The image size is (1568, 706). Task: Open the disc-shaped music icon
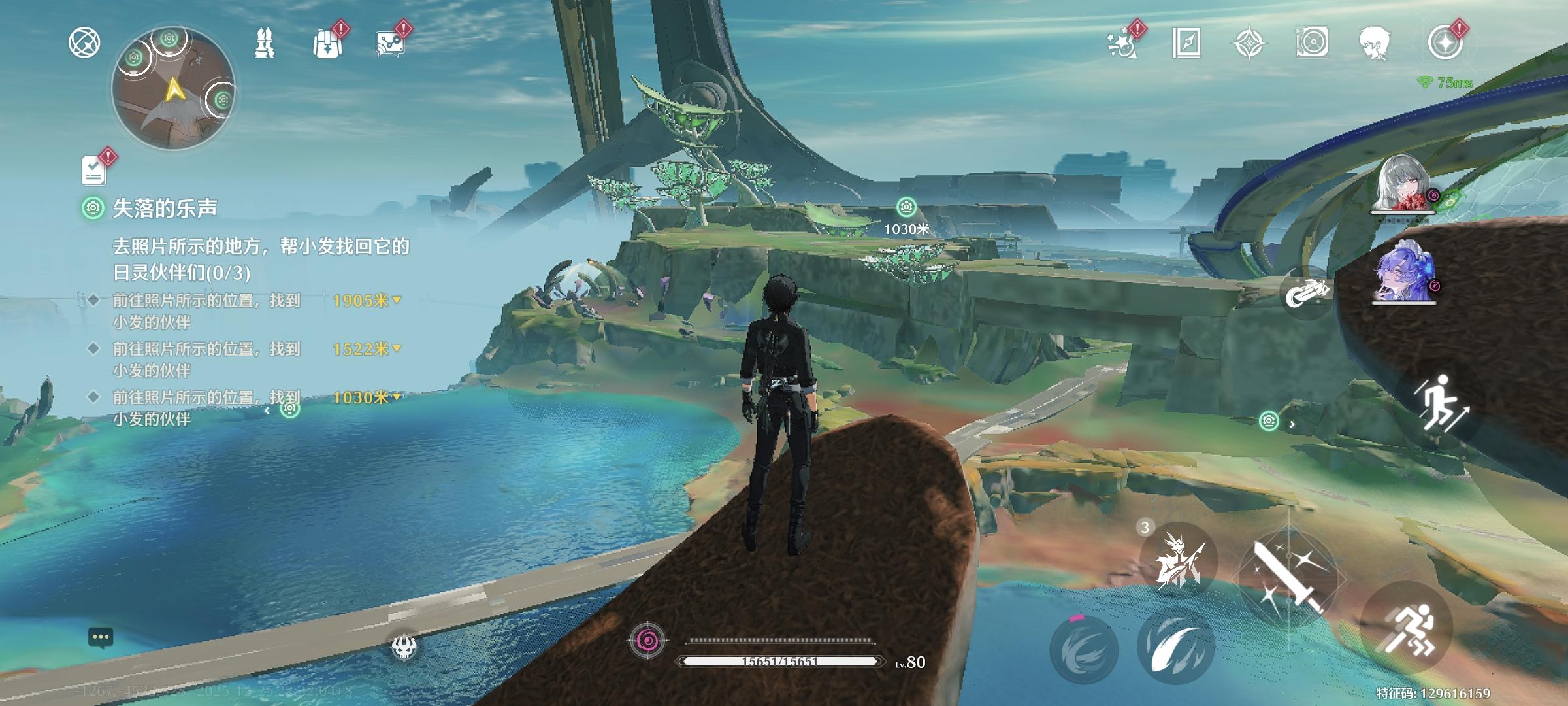point(1312,43)
